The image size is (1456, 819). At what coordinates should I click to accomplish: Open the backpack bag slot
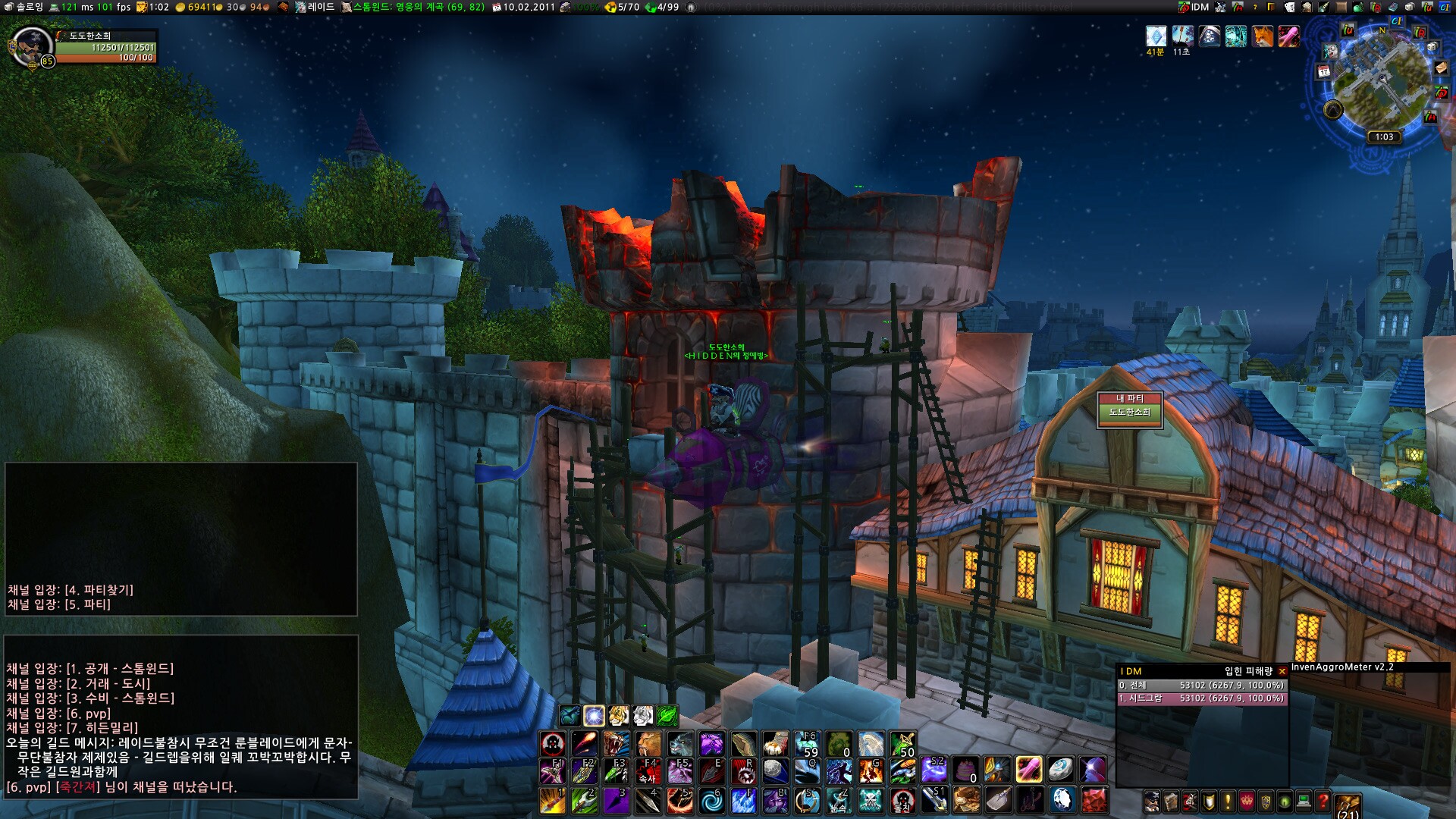click(1348, 805)
